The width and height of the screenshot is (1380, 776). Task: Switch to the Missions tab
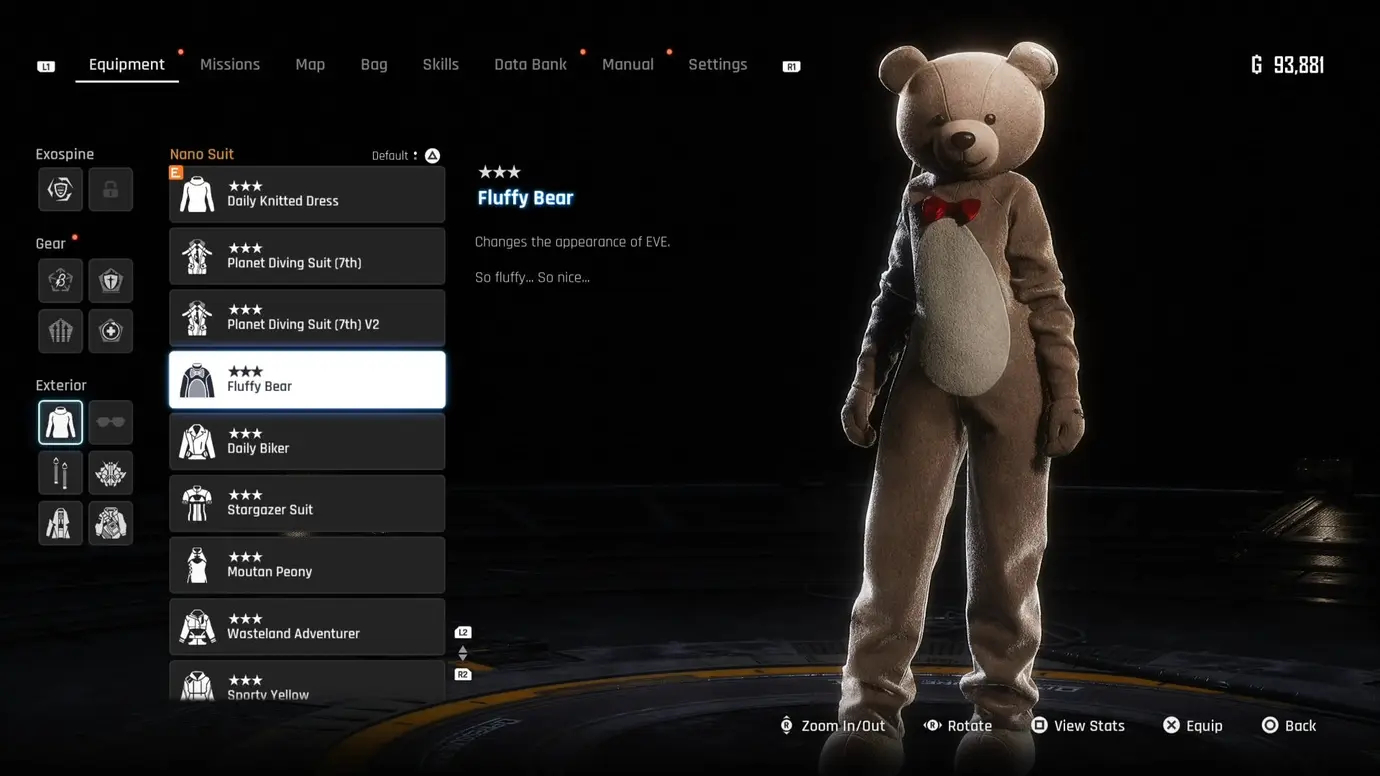click(229, 65)
